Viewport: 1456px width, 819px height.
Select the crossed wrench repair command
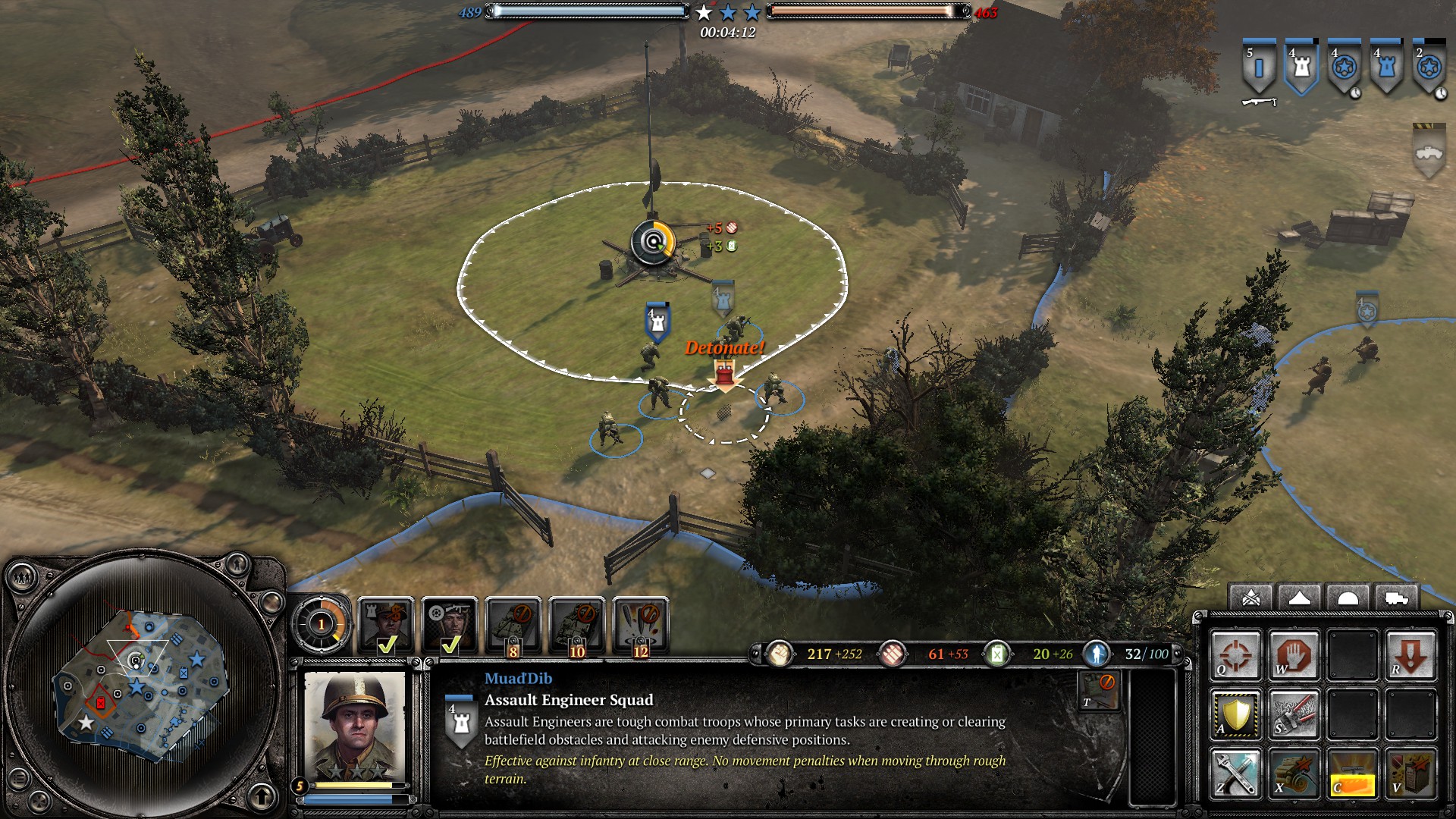(x=1235, y=773)
